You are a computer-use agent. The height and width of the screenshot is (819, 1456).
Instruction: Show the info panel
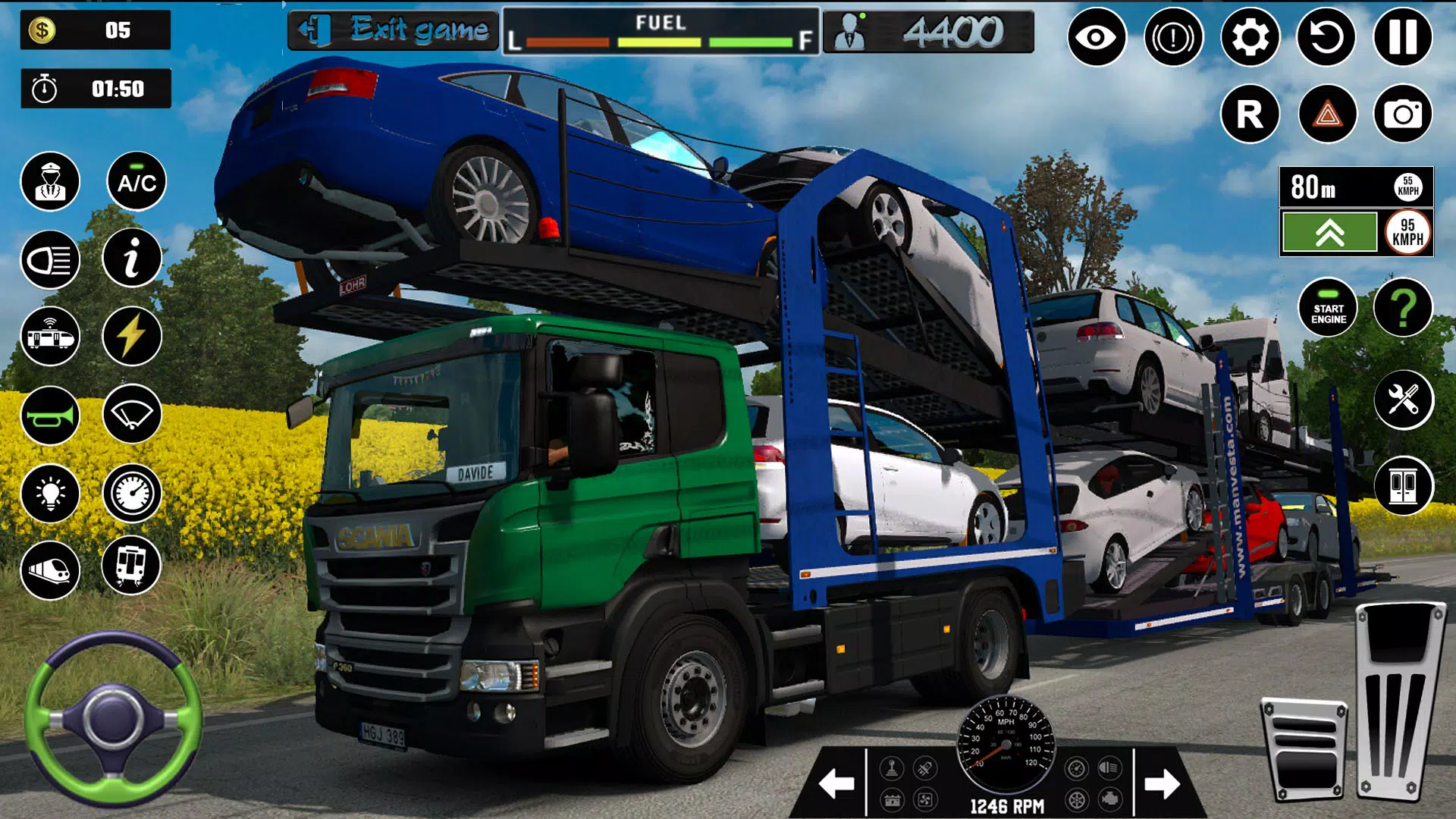[132, 259]
